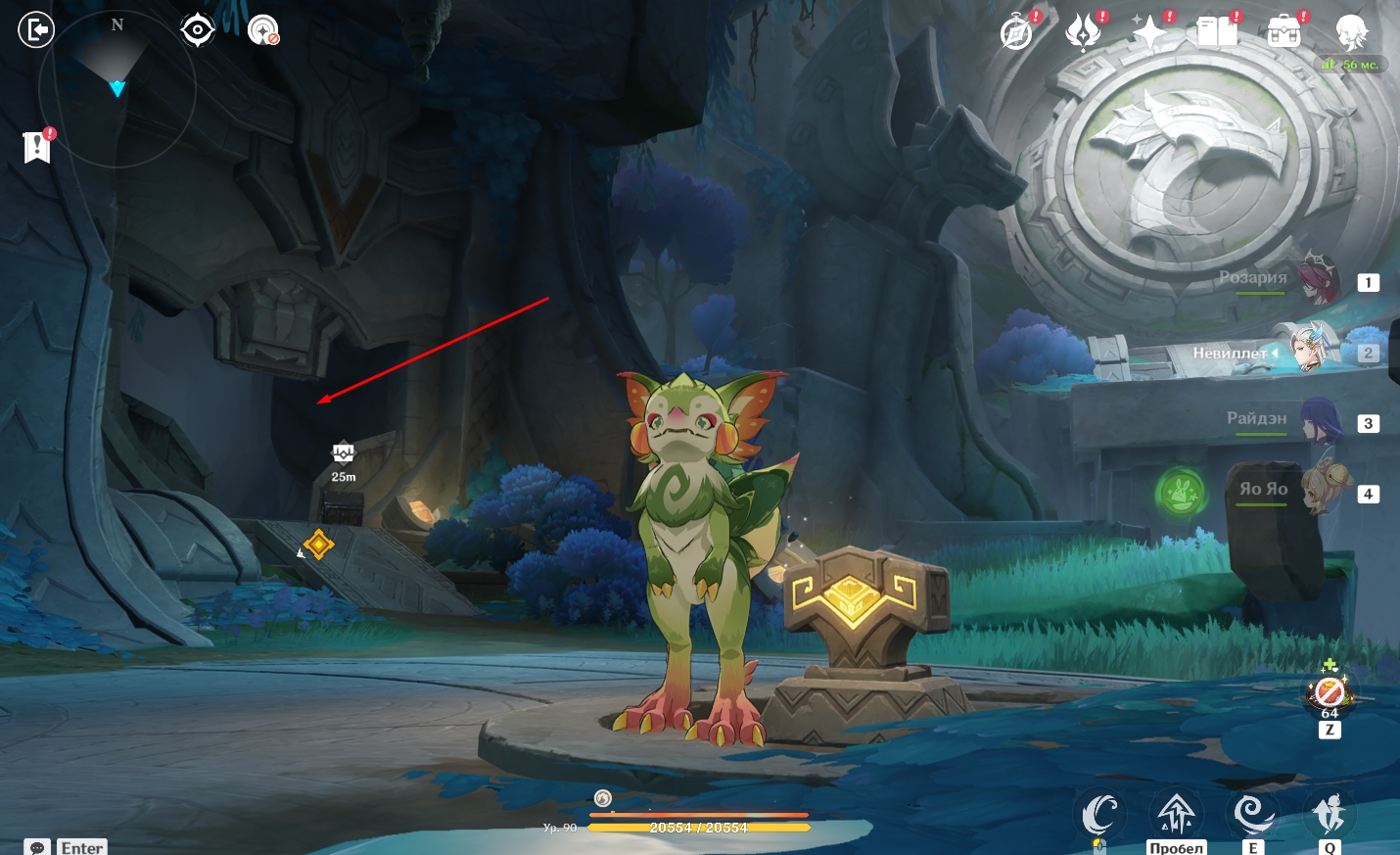Click the signal icon with red prohibition mark
1400x855 pixels.
(x=263, y=30)
